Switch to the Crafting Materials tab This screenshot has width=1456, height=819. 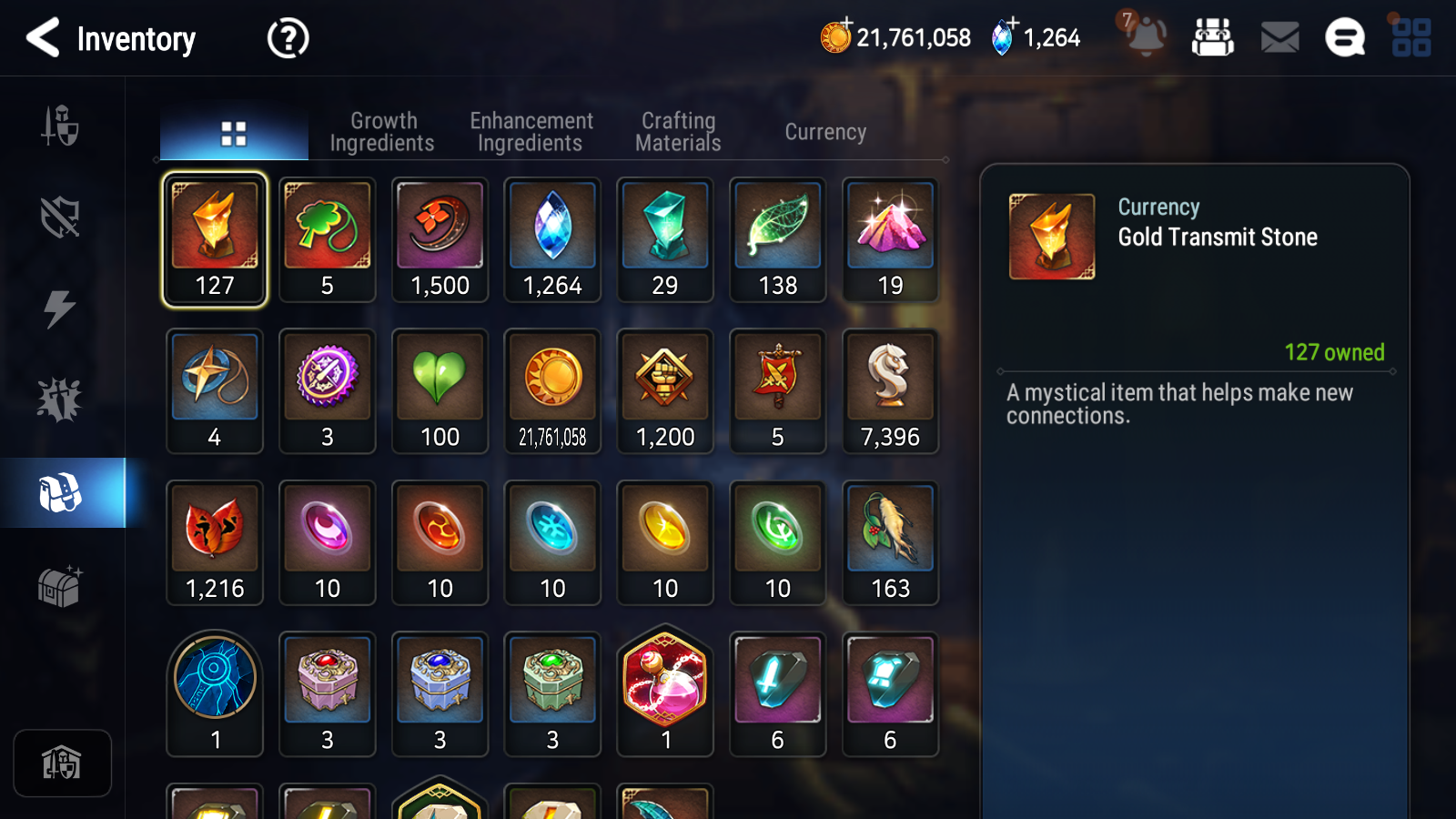point(678,130)
